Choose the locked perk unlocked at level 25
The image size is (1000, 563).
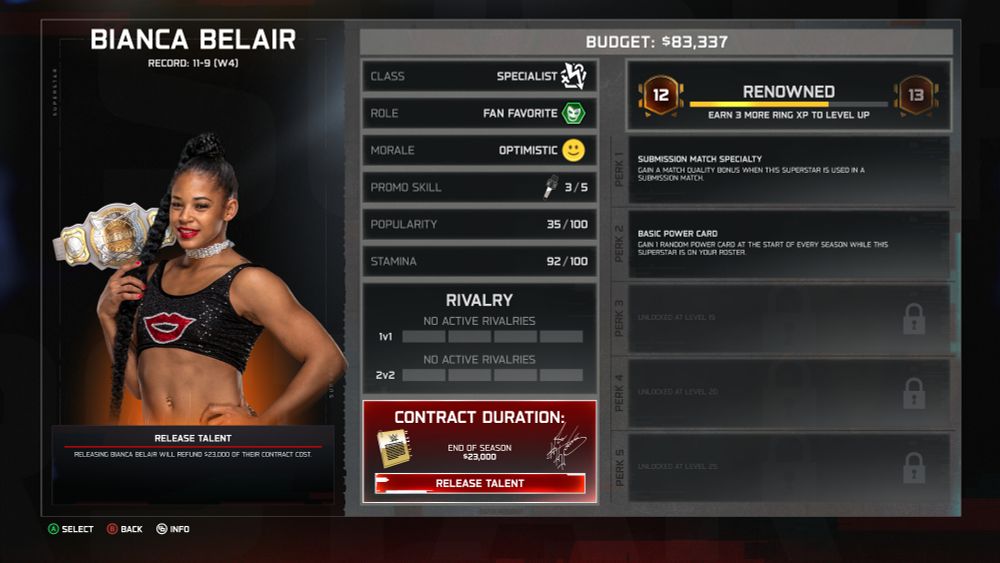click(792, 466)
